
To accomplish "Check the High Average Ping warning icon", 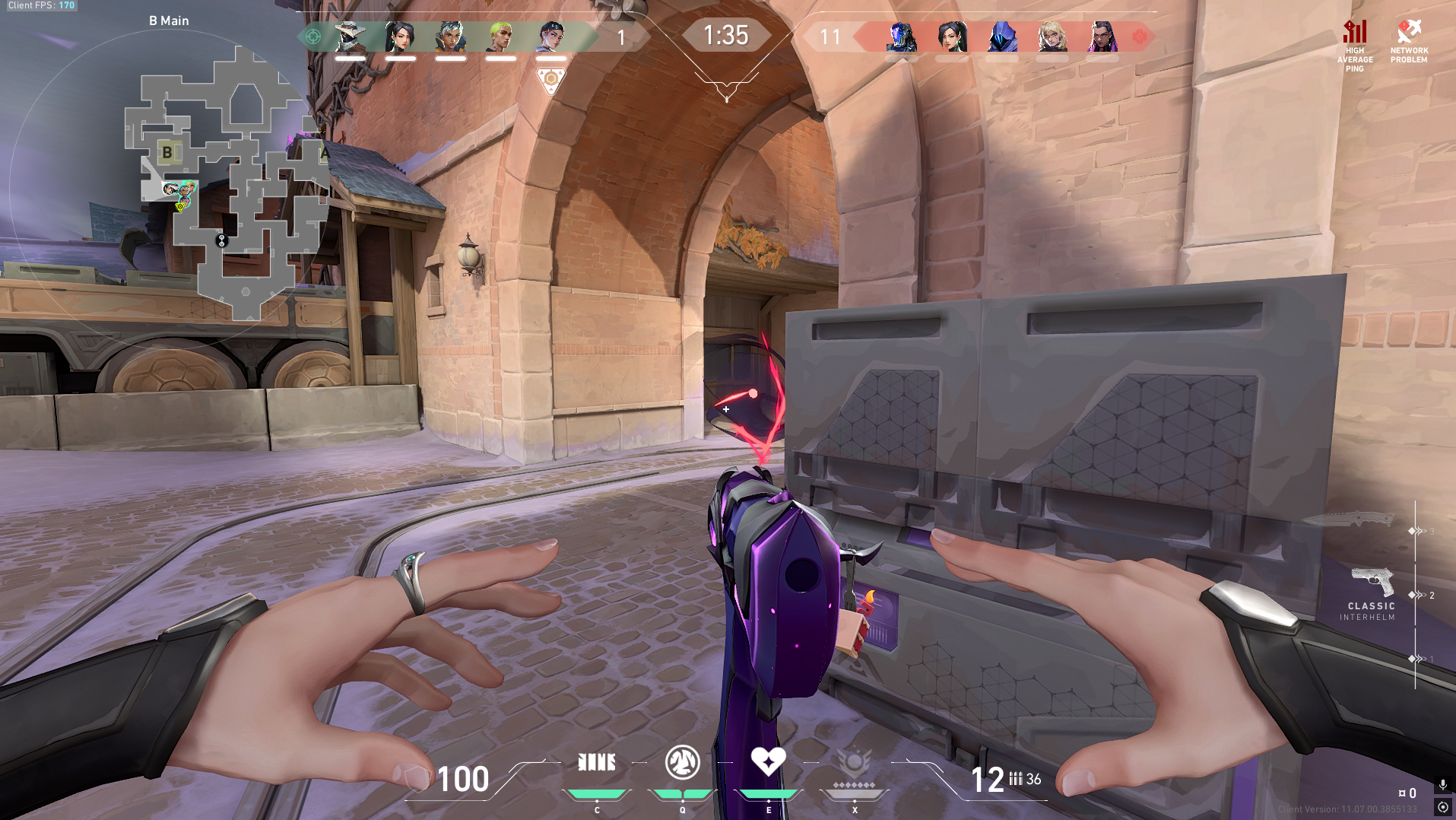I will coord(1355,33).
